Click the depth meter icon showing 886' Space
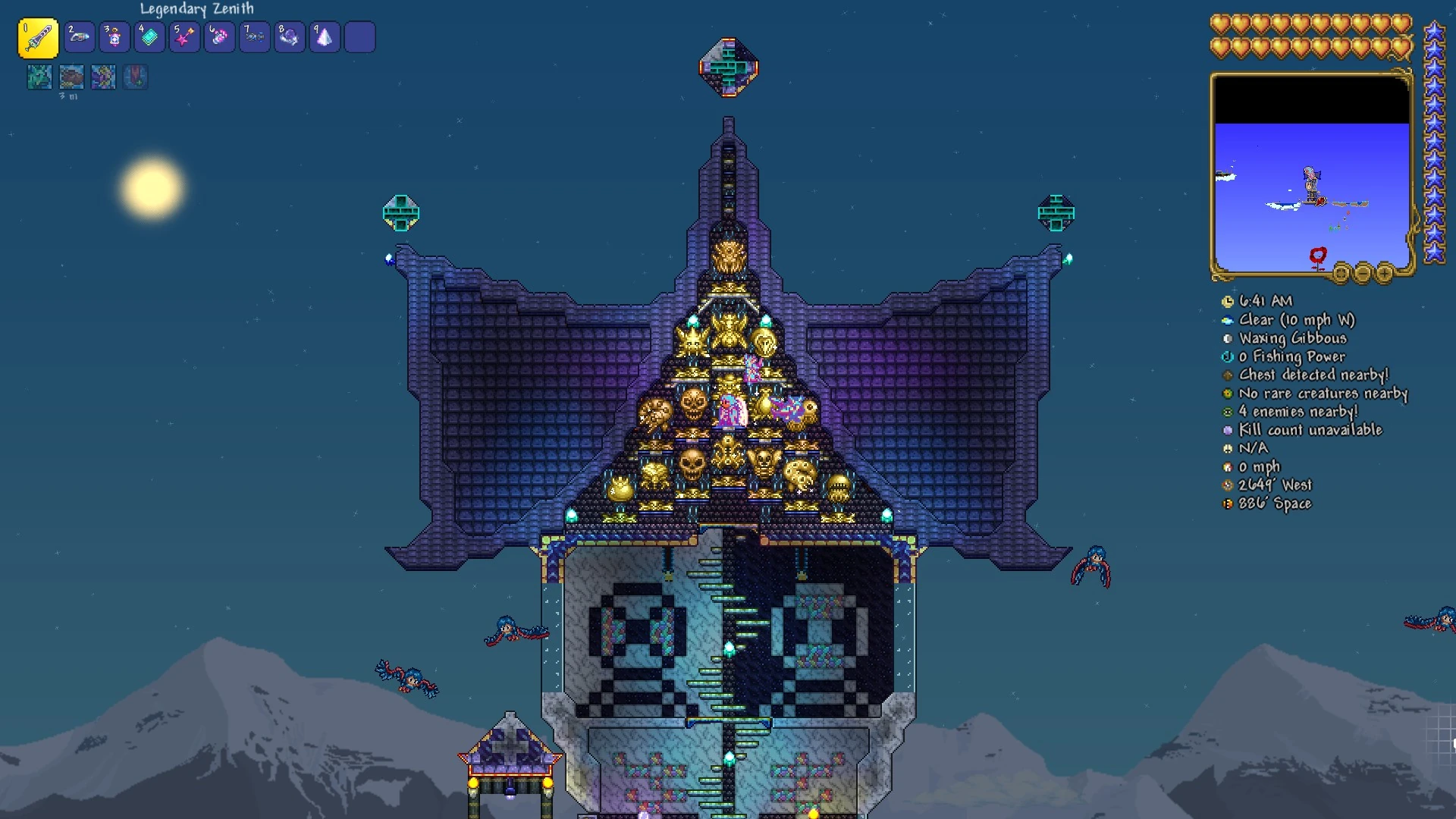1456x819 pixels. 1229,504
